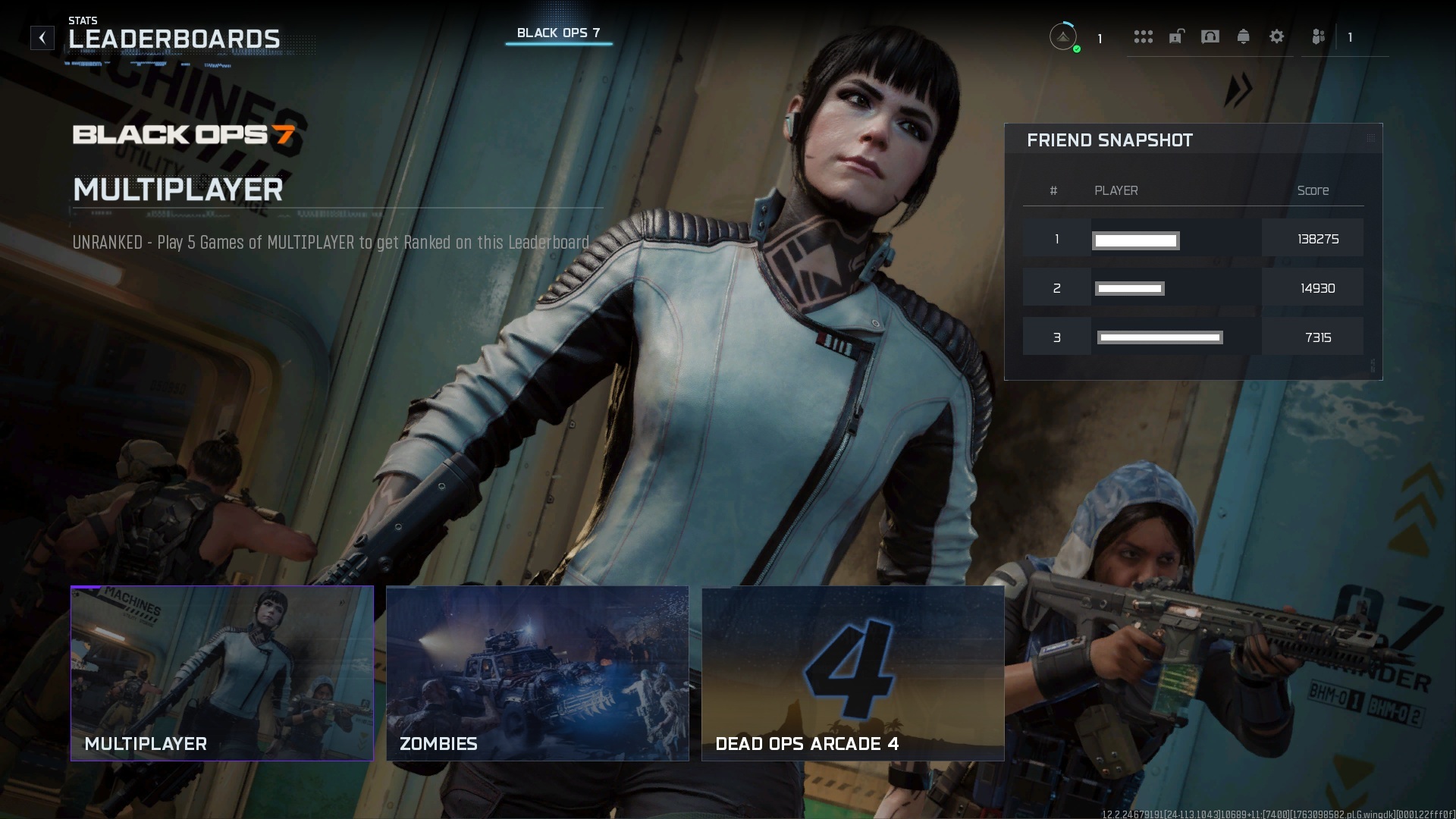The width and height of the screenshot is (1456, 819).
Task: Open settings via the gear icon
Action: coord(1276,36)
